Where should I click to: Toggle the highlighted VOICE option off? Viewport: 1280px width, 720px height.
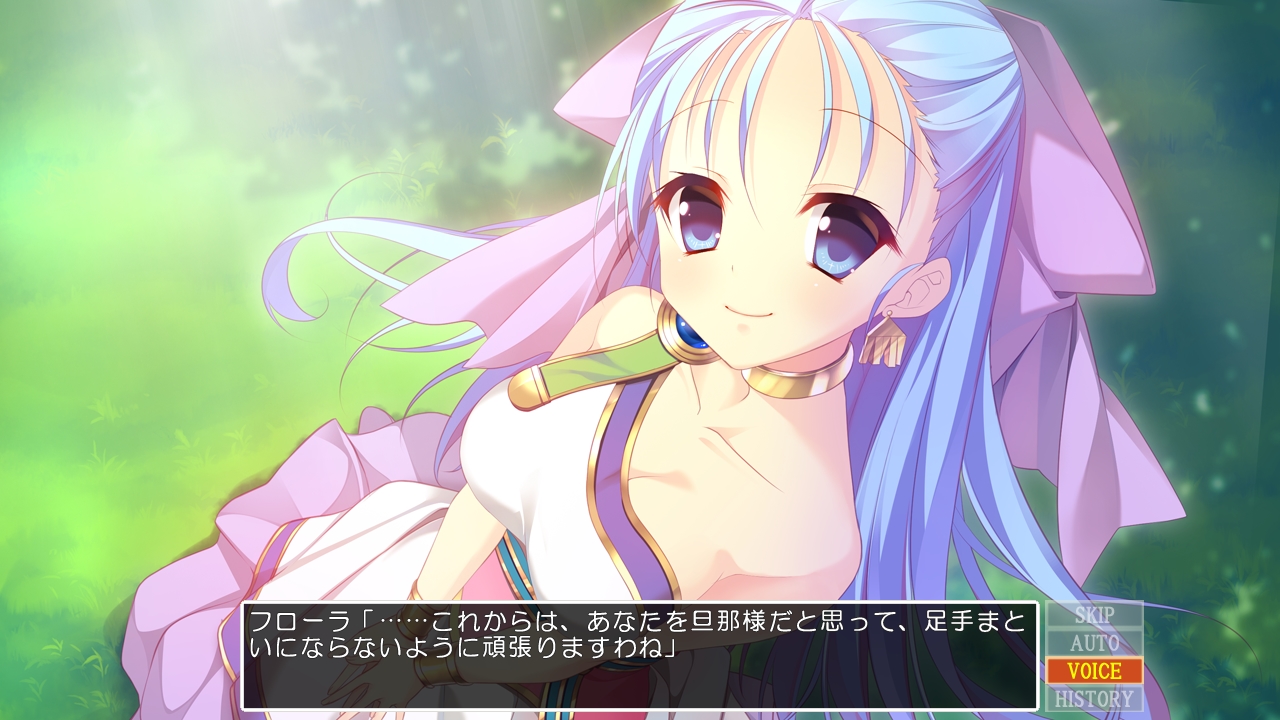(x=1095, y=672)
